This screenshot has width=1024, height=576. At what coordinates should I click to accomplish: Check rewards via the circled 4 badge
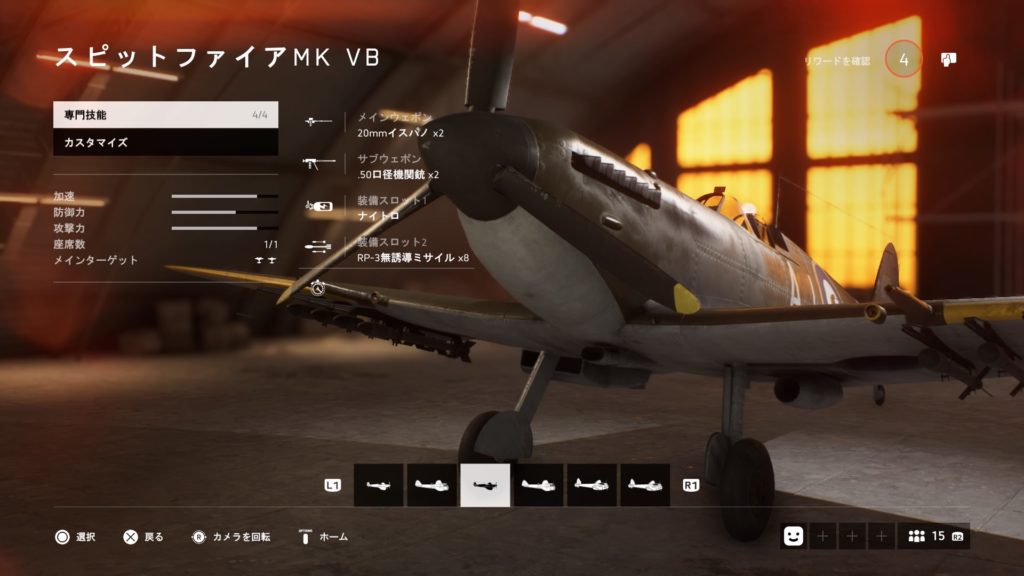pyautogui.click(x=903, y=60)
